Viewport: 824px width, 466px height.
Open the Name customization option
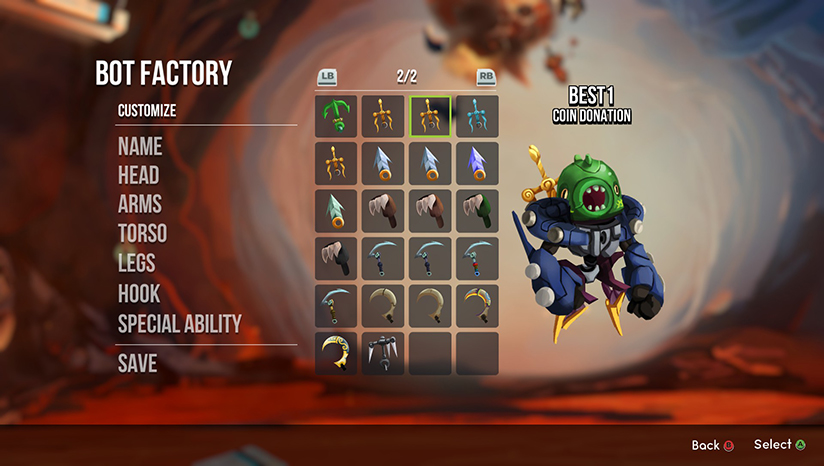pyautogui.click(x=140, y=146)
